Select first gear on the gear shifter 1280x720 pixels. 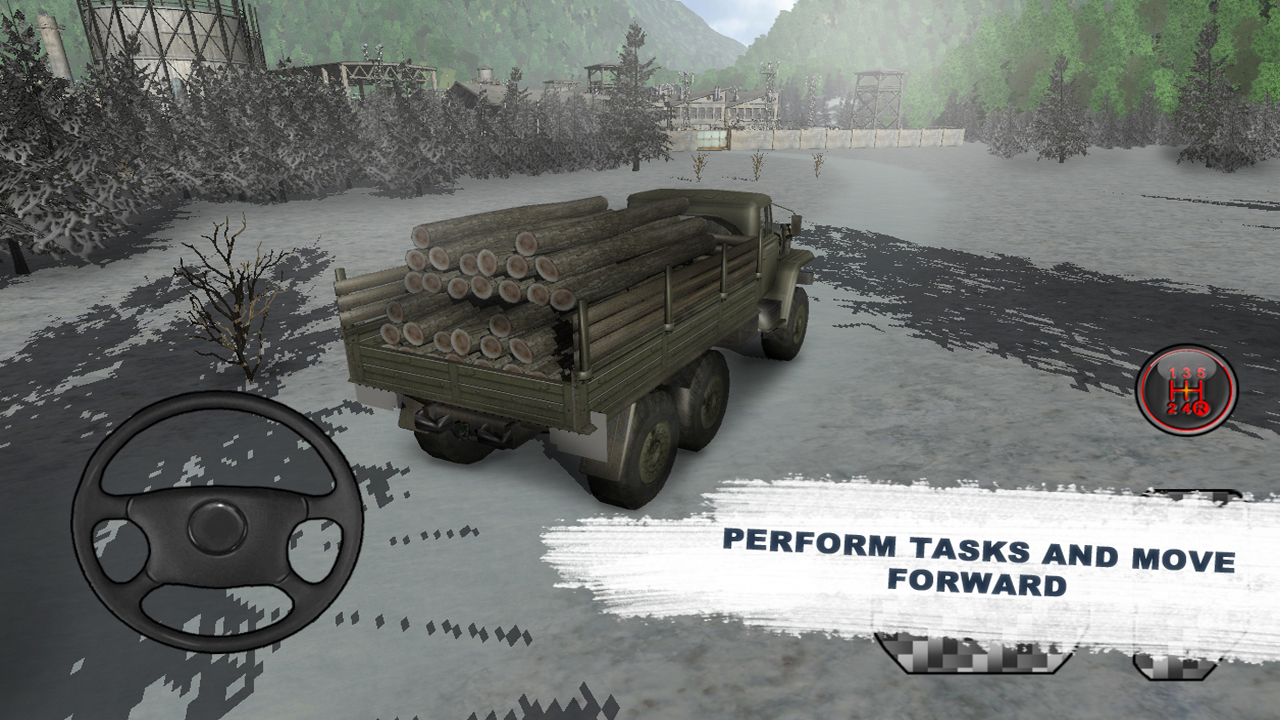pyautogui.click(x=1172, y=372)
